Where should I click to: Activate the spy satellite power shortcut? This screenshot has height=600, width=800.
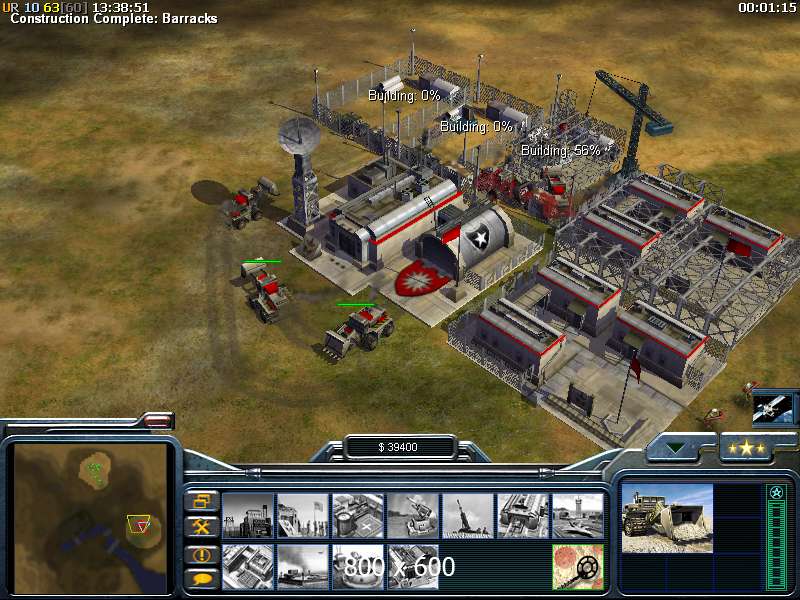click(772, 406)
